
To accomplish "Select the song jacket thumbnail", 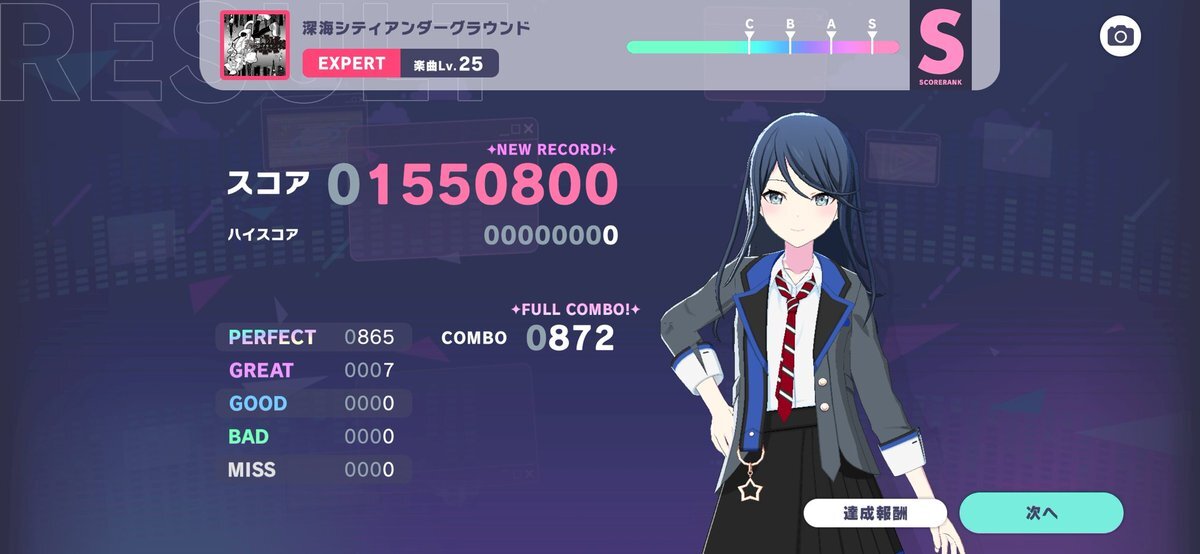I will point(255,45).
